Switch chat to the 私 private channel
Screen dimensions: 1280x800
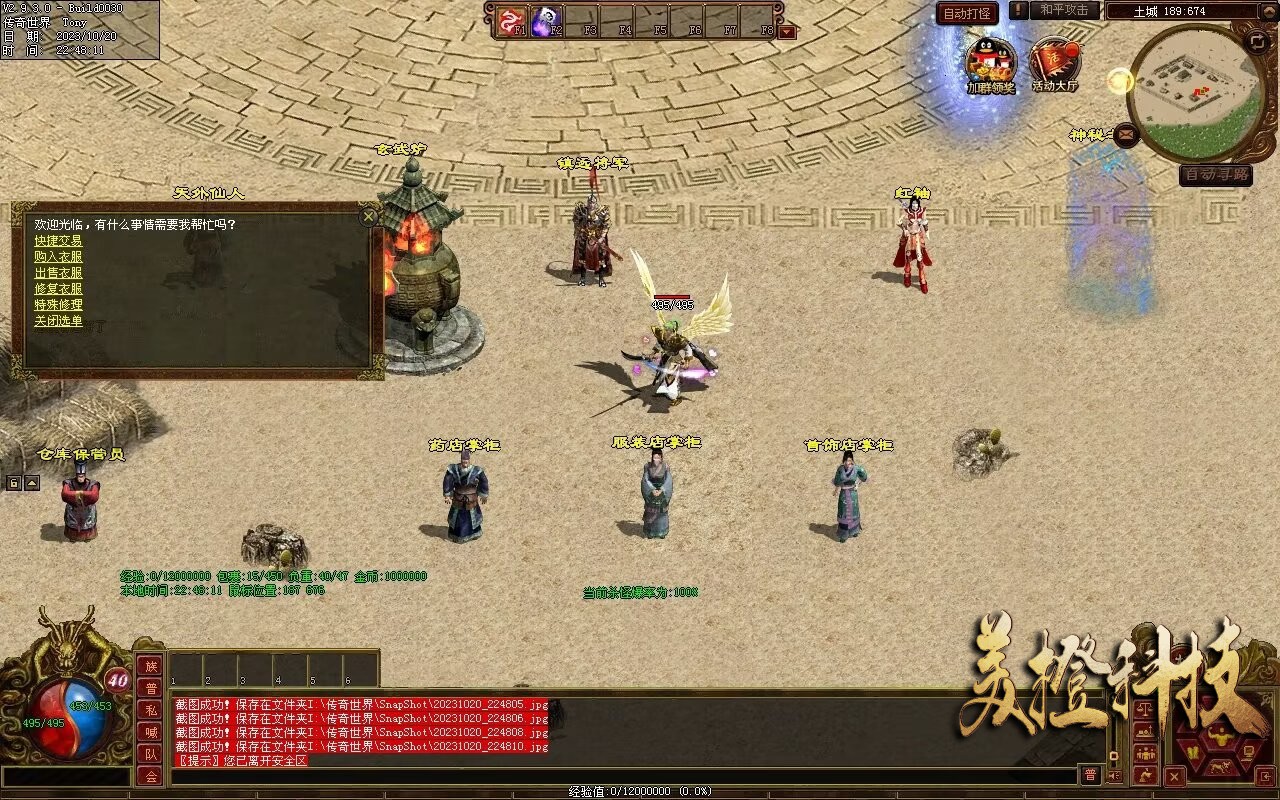(150, 710)
